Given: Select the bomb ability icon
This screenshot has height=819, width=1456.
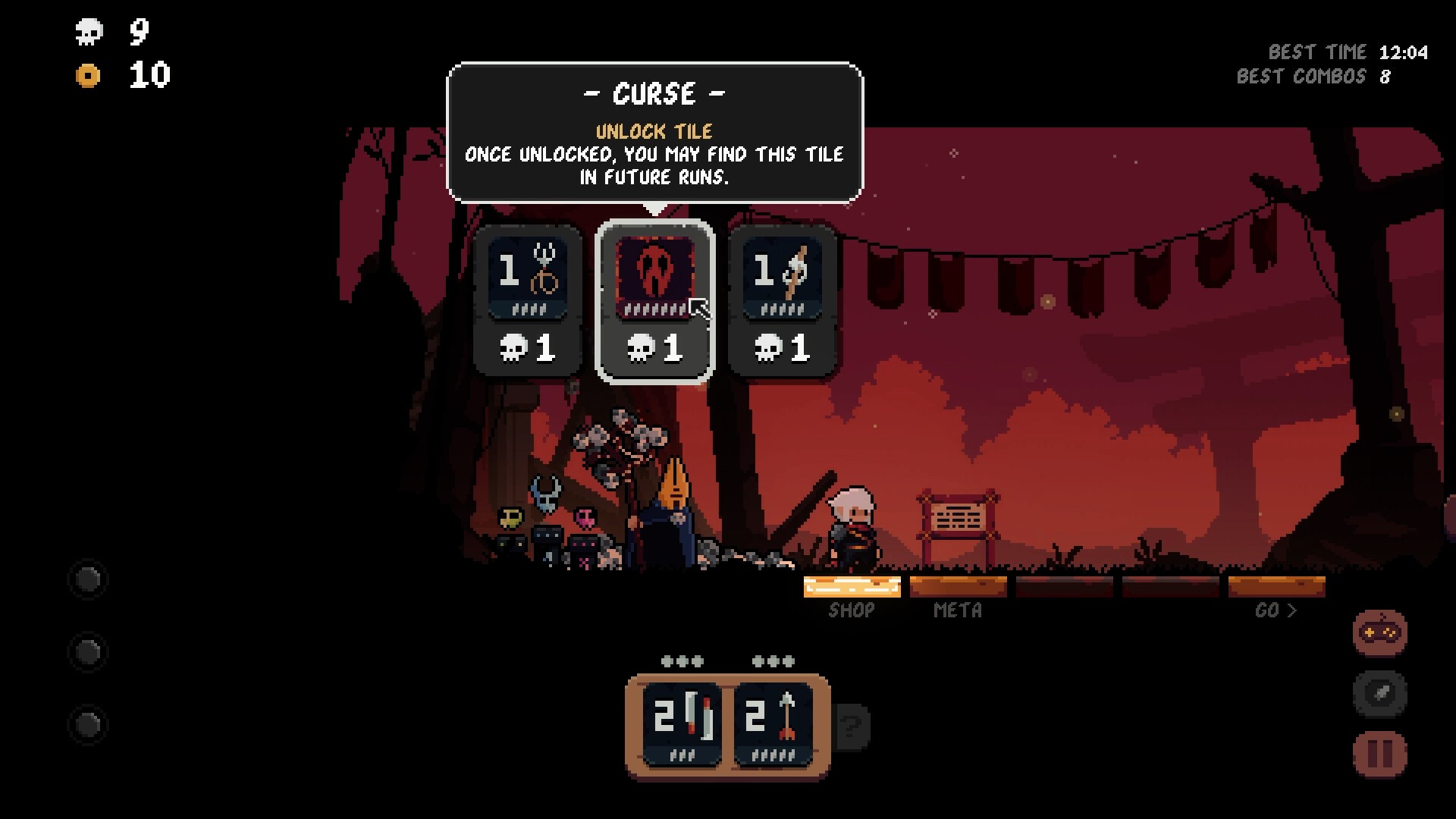Looking at the screenshot, I should click(x=1379, y=694).
